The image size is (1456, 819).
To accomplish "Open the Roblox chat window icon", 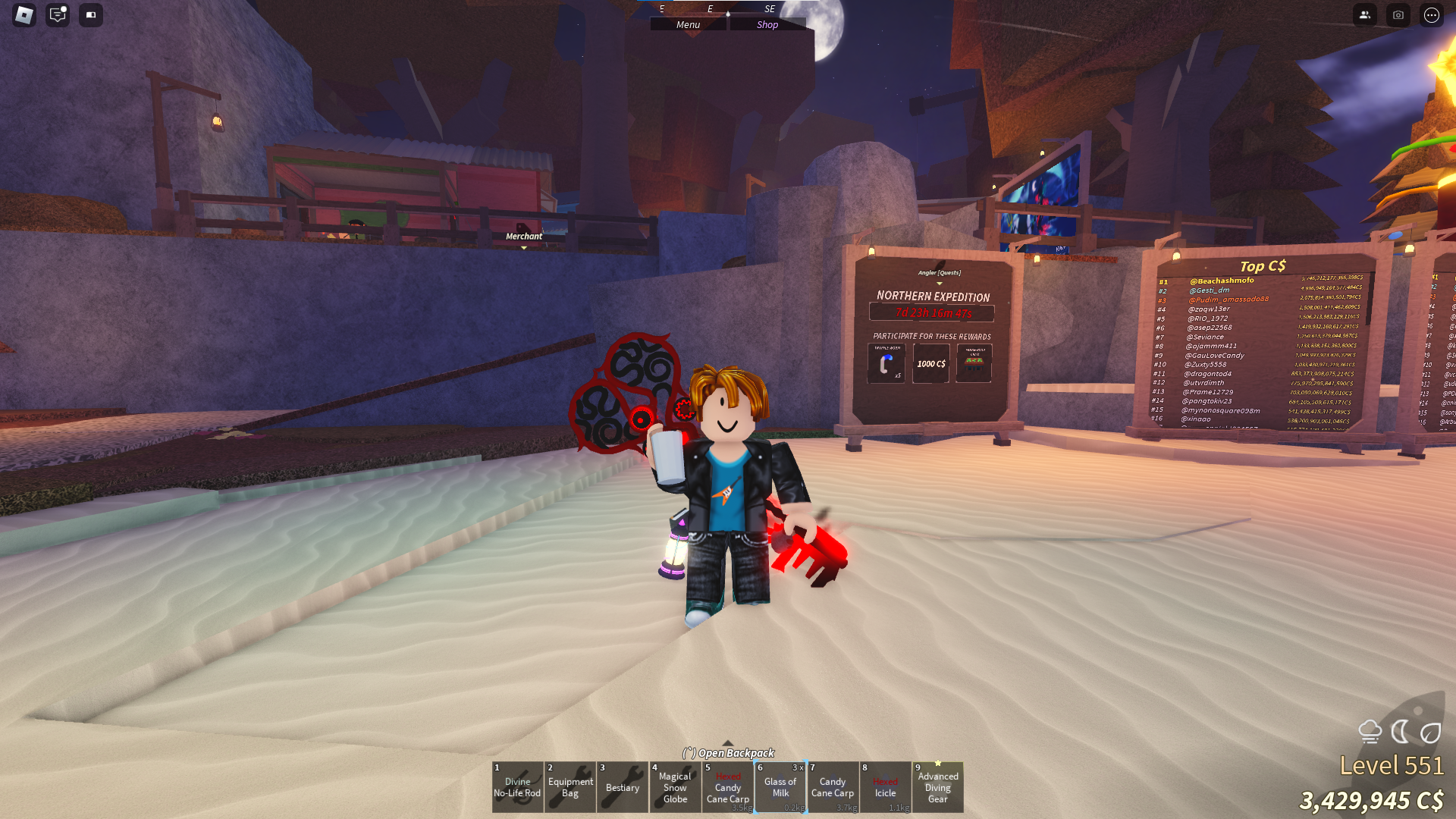I will click(x=58, y=15).
